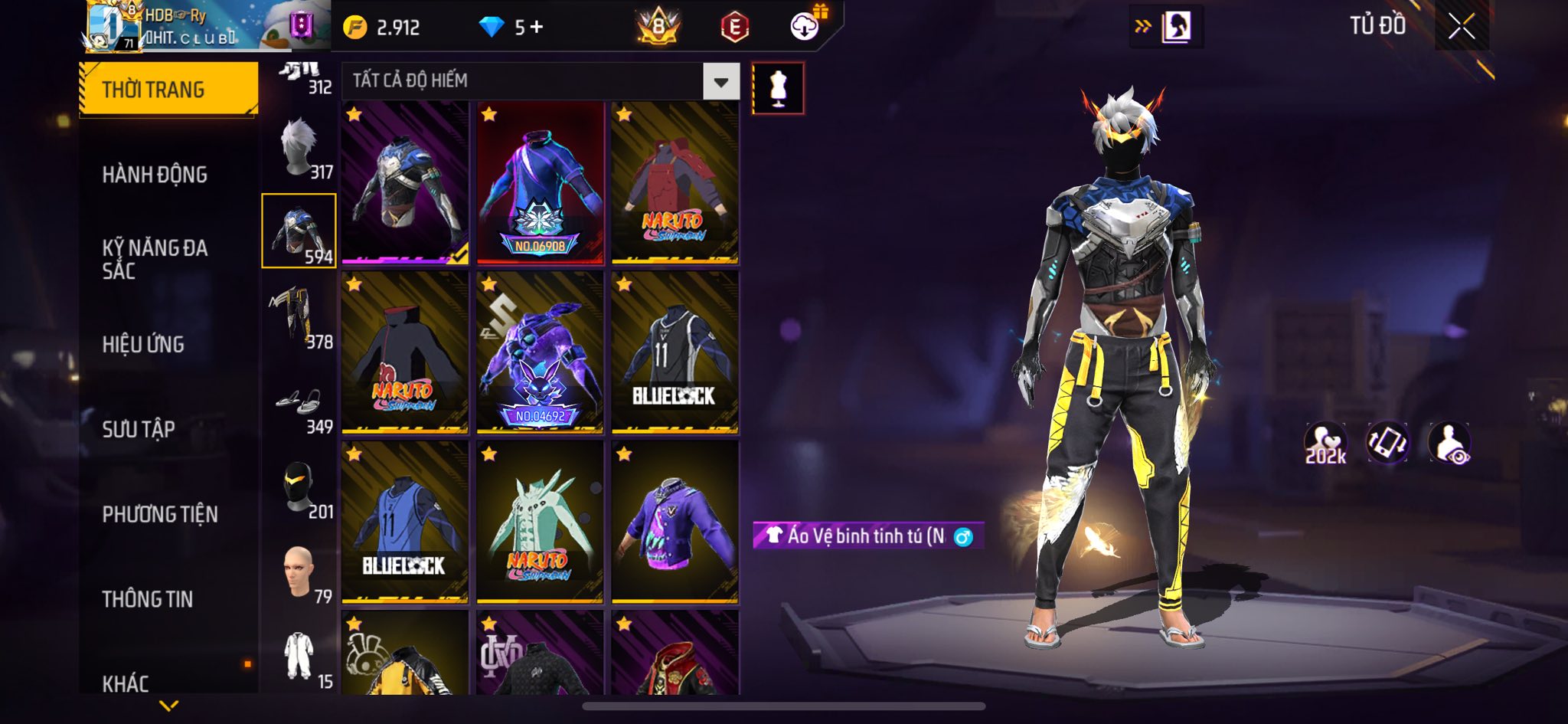The width and height of the screenshot is (1568, 724).
Task: Select the pants category with 378 items
Action: click(x=299, y=317)
